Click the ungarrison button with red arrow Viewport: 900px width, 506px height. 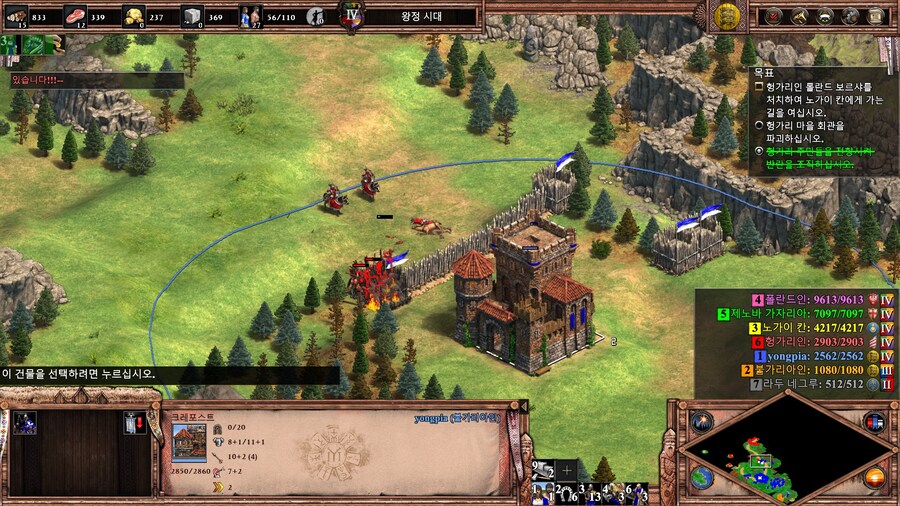point(132,423)
